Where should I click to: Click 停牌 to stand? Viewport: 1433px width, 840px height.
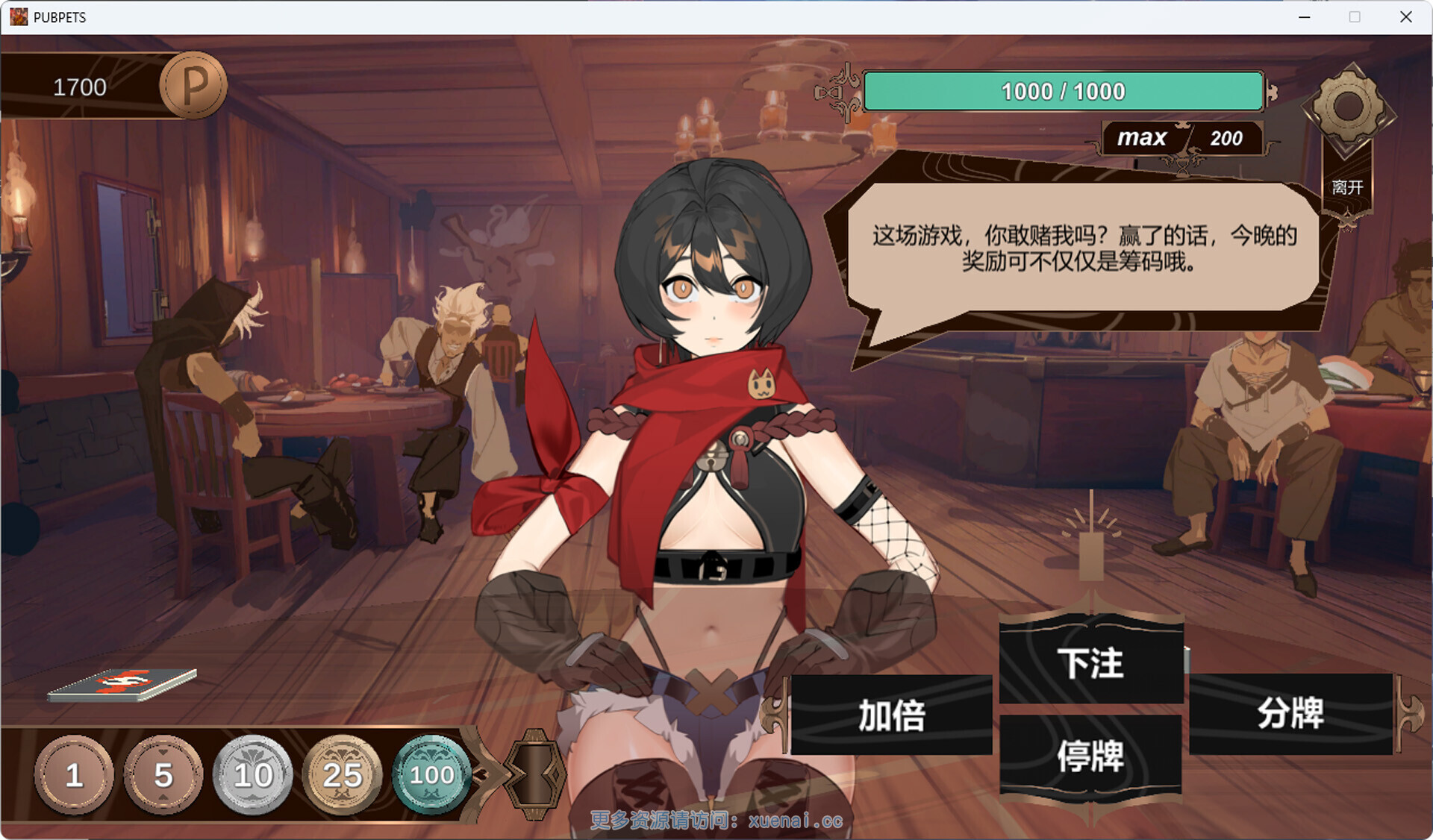1090,756
